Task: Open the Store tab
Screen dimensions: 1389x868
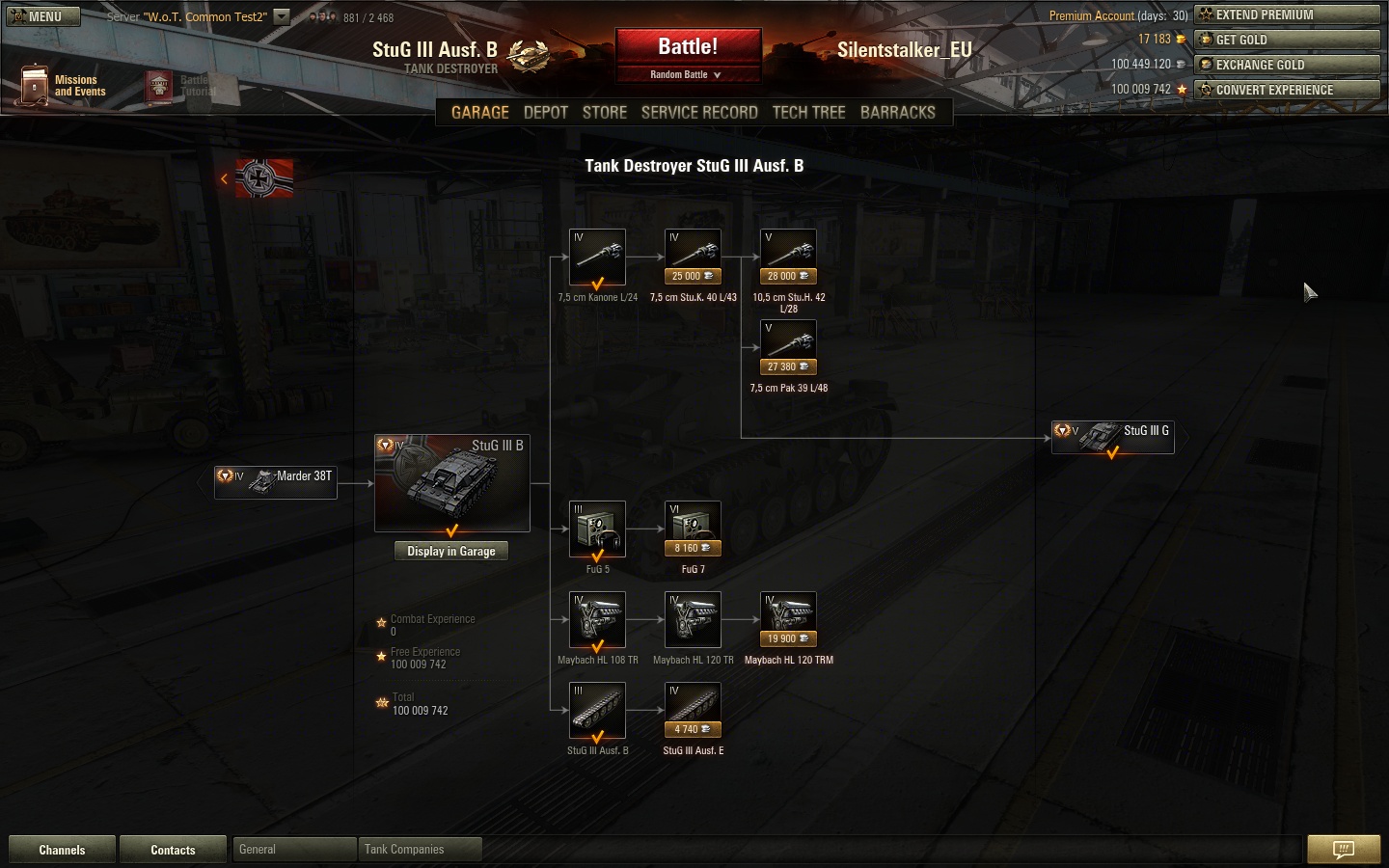Action: (x=605, y=112)
